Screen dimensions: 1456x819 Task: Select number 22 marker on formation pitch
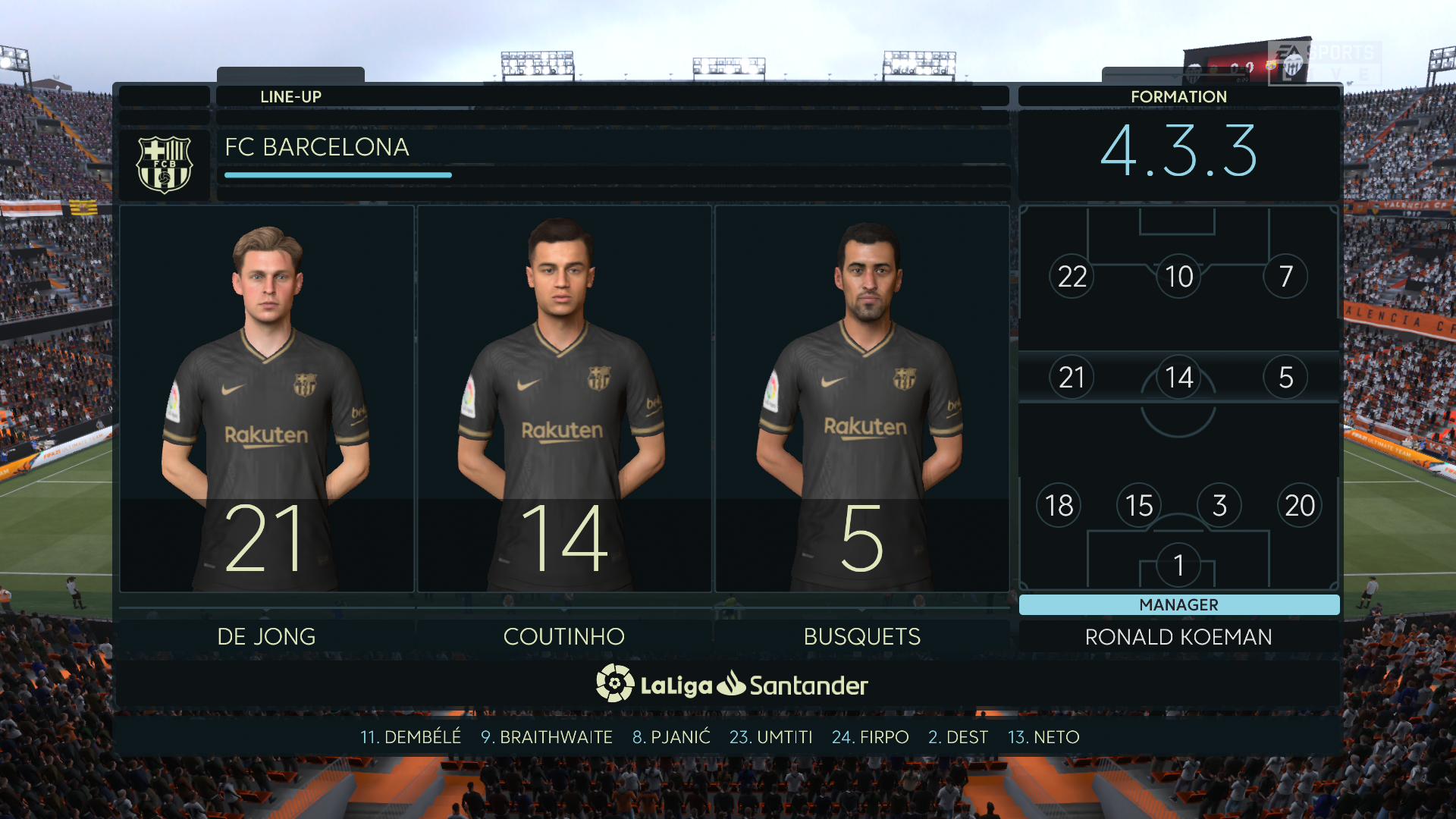[x=1072, y=277]
